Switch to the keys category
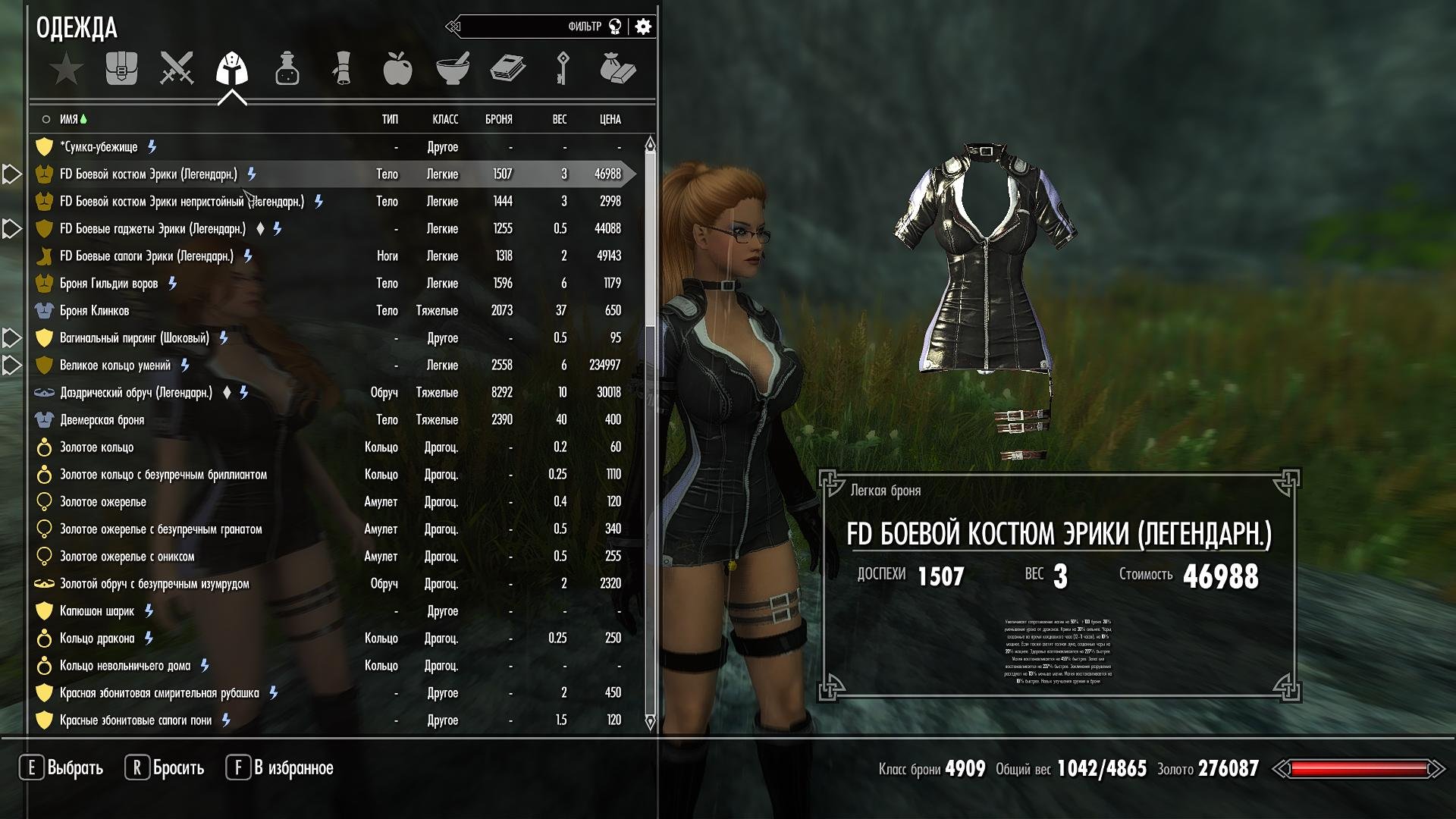Screen dimensions: 1456x819 pos(562,69)
